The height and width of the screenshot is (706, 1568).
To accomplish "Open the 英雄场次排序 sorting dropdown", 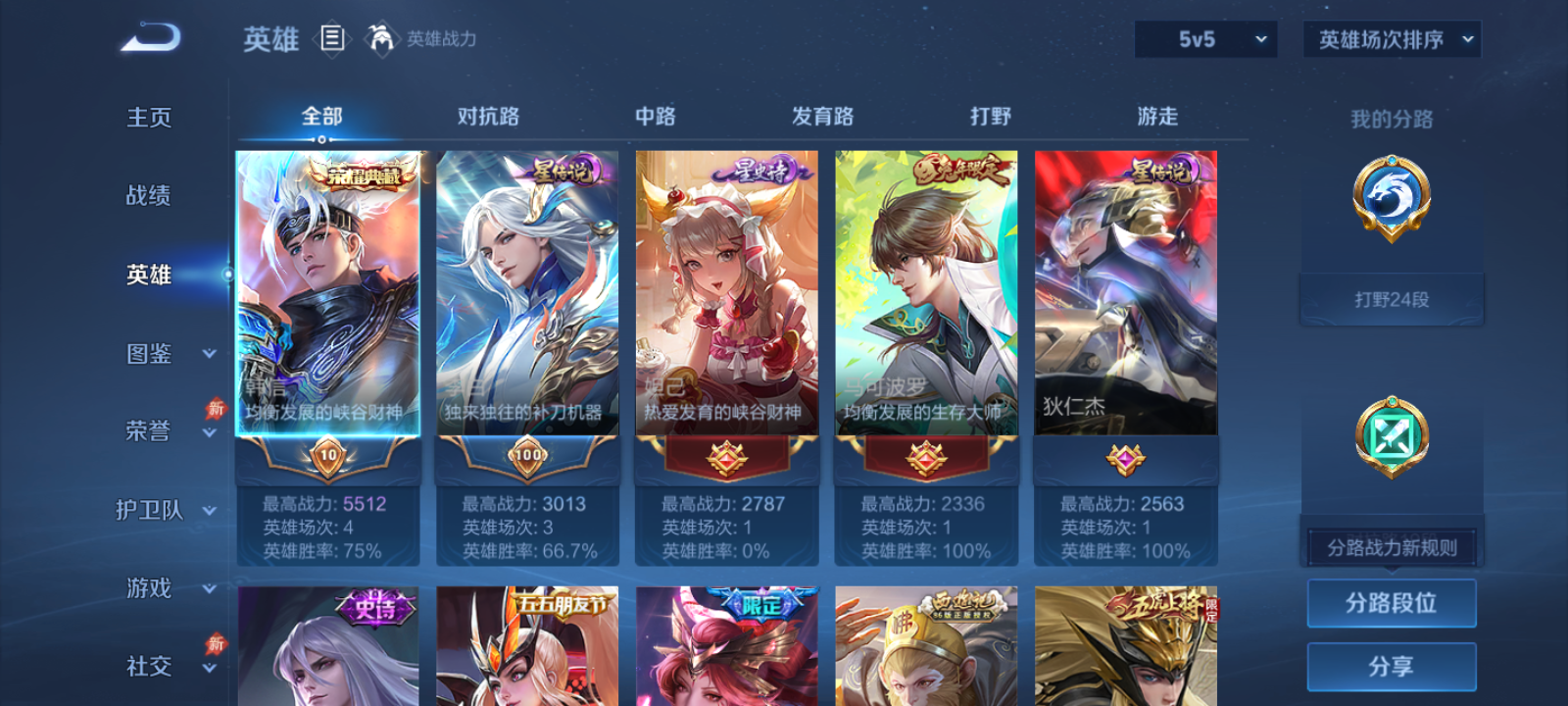I will coord(1390,39).
